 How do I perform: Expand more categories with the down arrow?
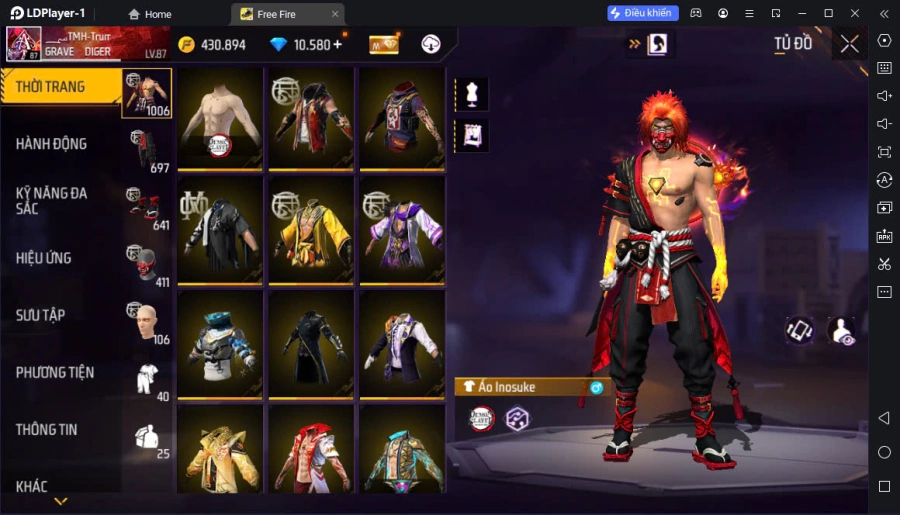[x=61, y=501]
